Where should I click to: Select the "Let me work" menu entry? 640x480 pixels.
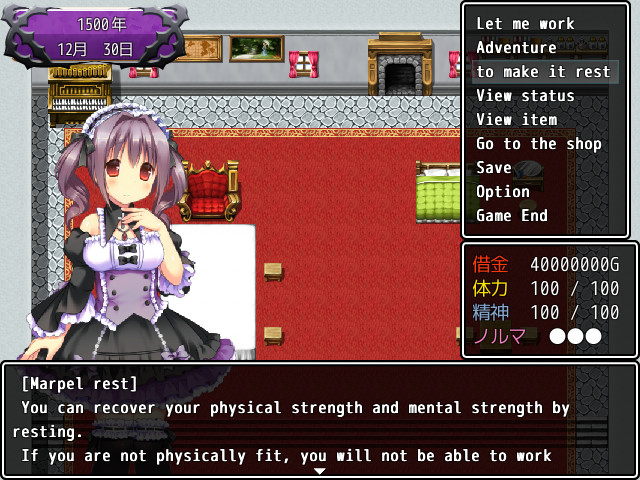click(525, 24)
